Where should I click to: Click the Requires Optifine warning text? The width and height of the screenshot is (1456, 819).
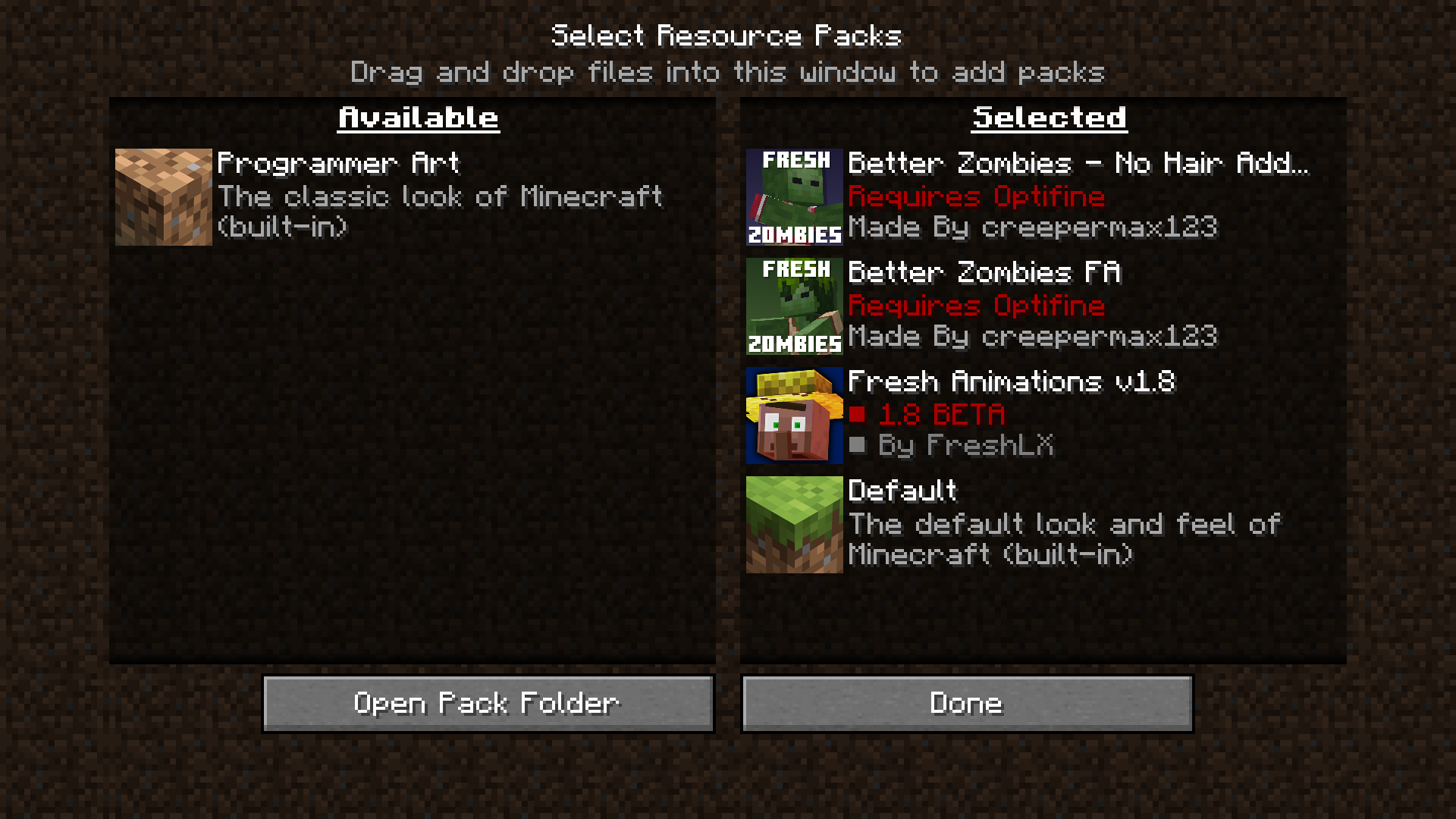tap(977, 196)
